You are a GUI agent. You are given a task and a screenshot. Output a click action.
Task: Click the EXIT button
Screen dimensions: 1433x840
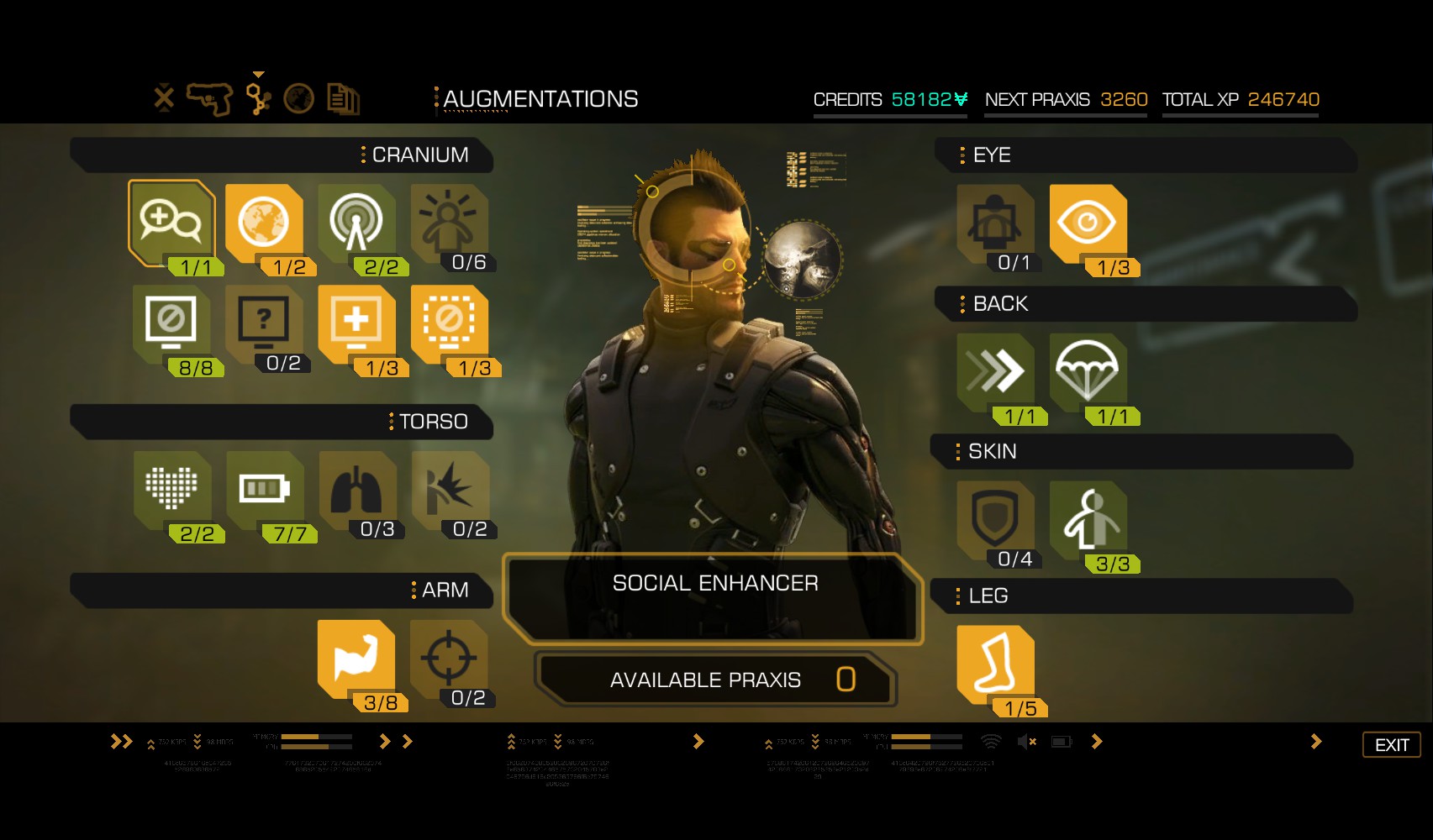[x=1391, y=745]
